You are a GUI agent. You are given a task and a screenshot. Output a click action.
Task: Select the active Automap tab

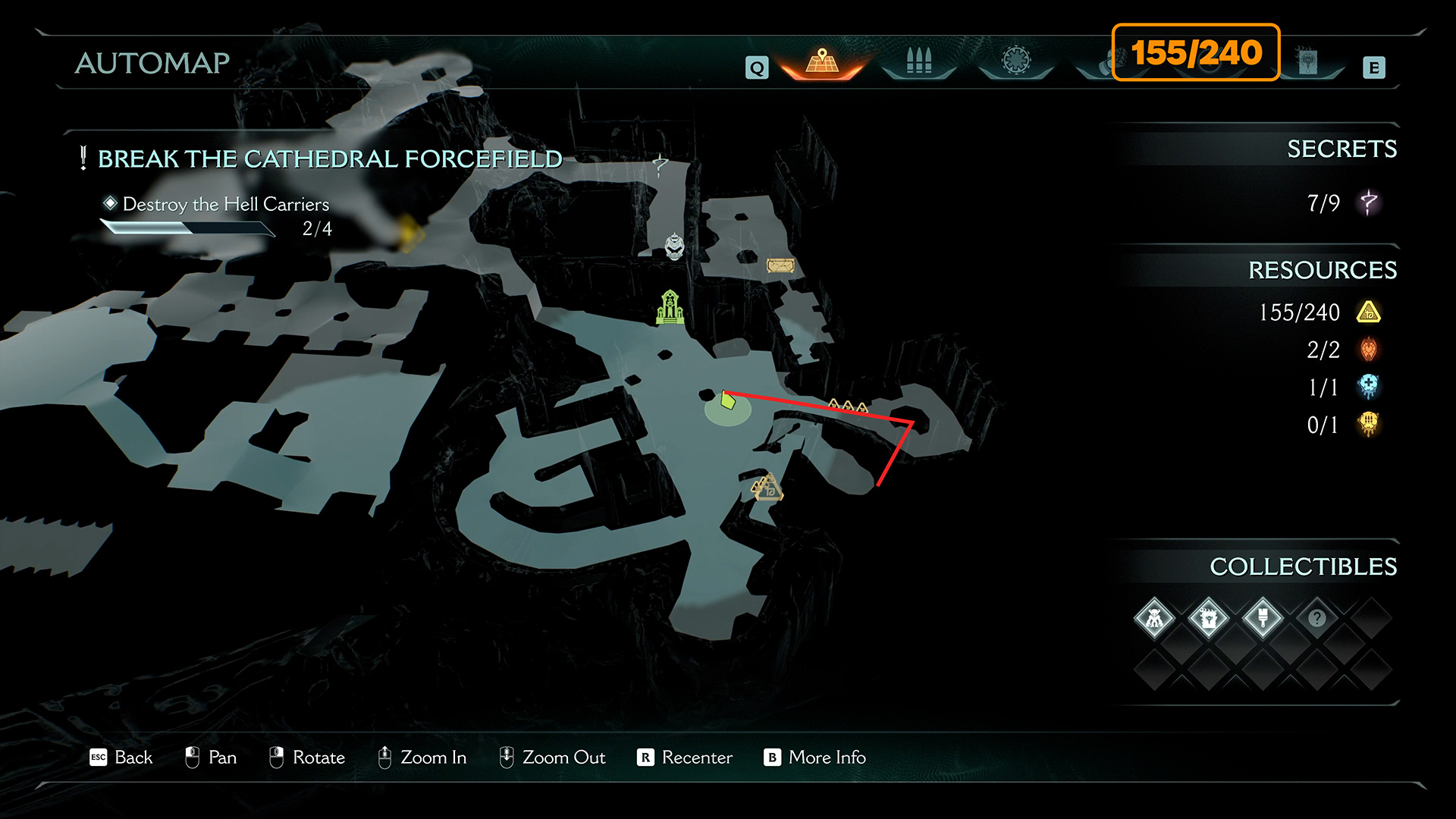tap(822, 62)
